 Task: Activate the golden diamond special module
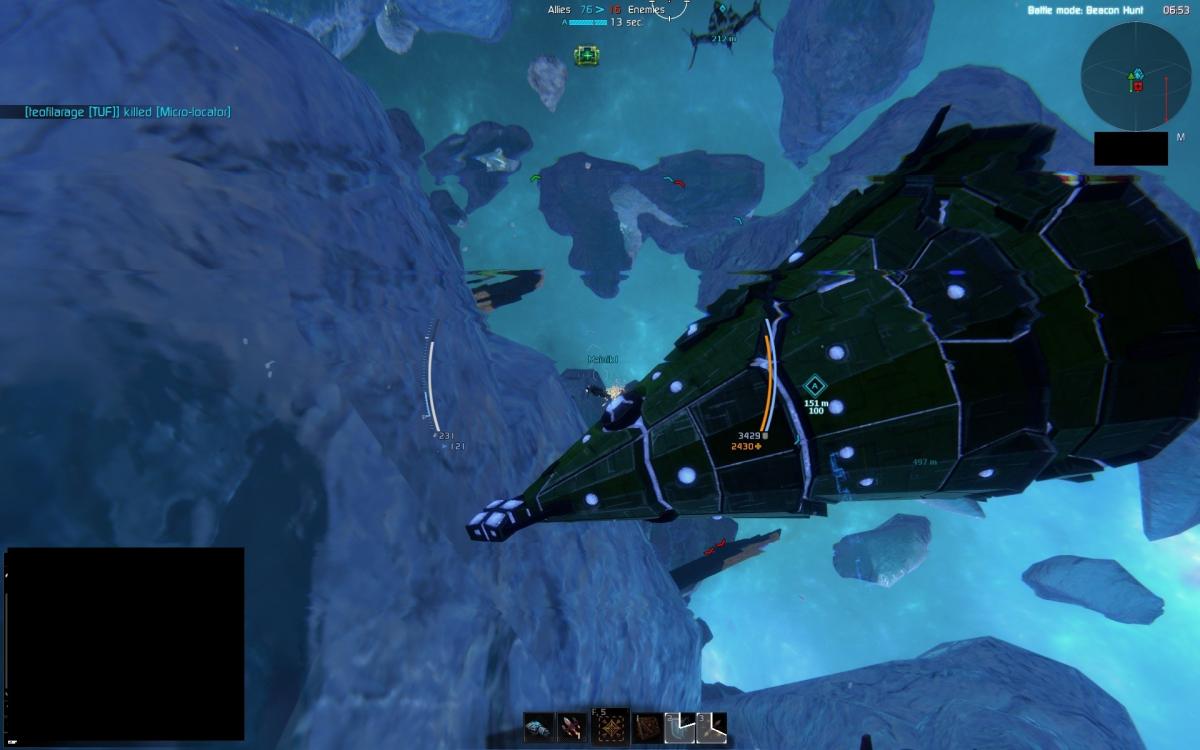[610, 727]
